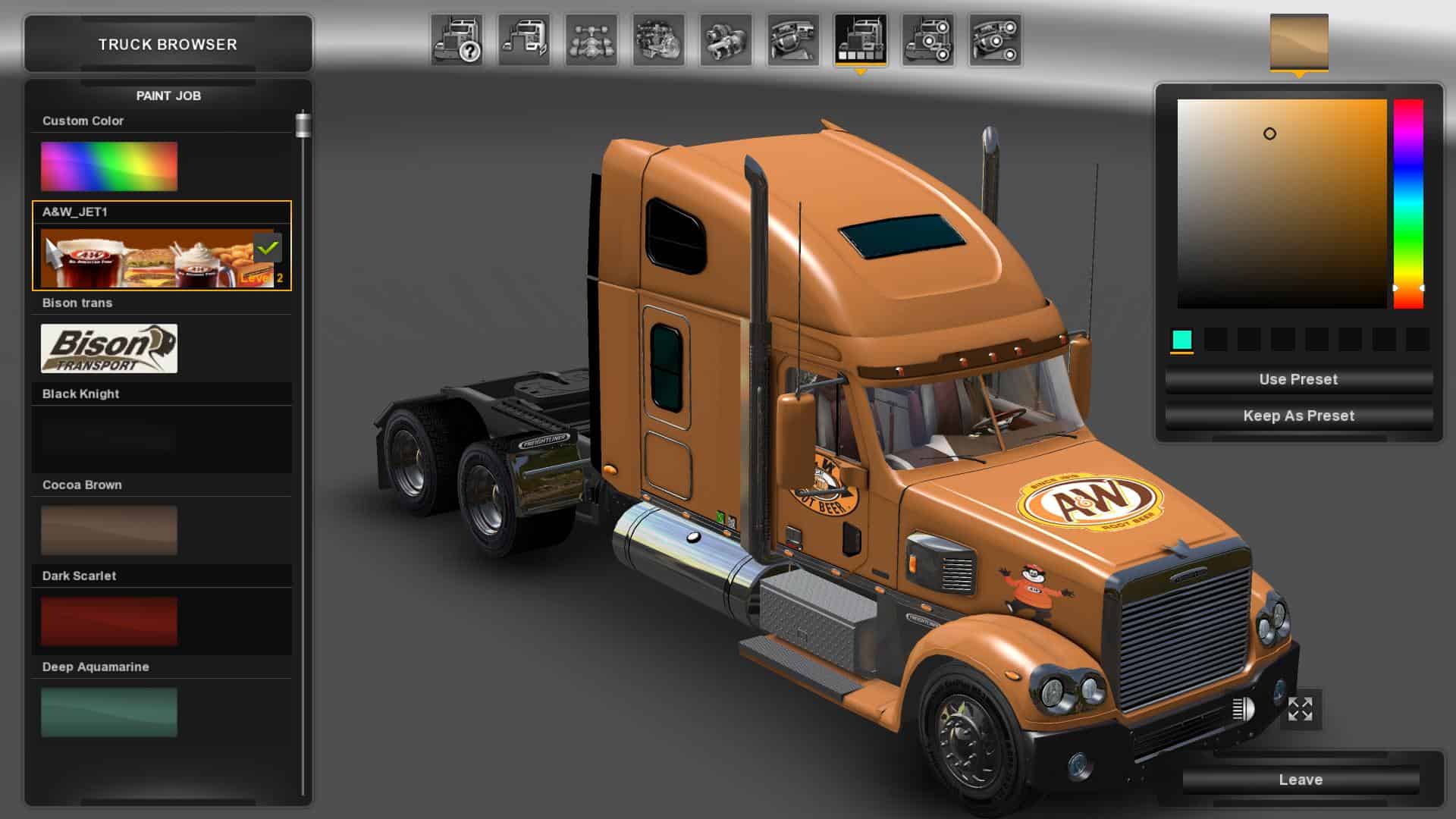
Task: Open the Truck Browser
Action: pos(168,44)
